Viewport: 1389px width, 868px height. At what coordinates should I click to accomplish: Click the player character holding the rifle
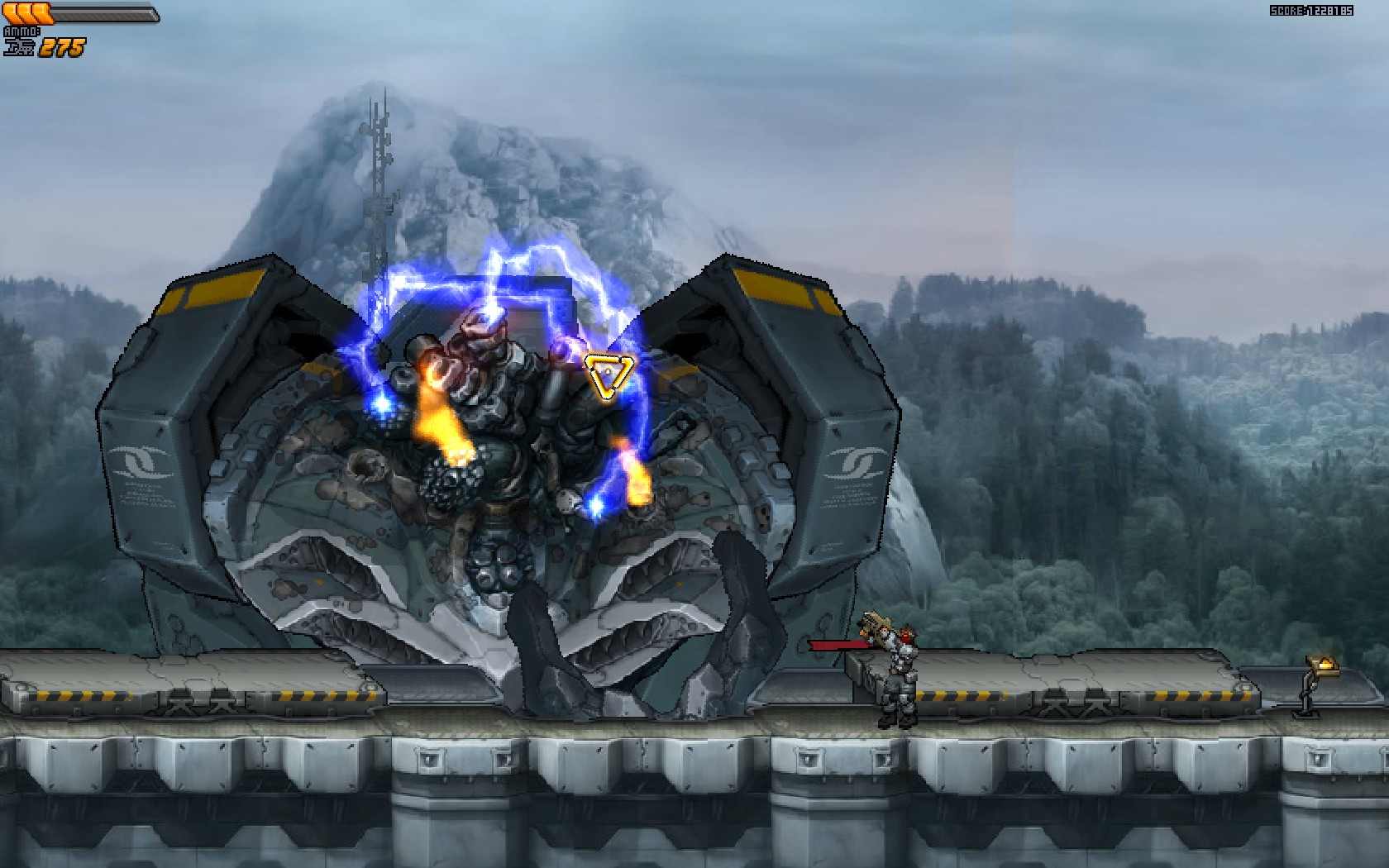897,670
